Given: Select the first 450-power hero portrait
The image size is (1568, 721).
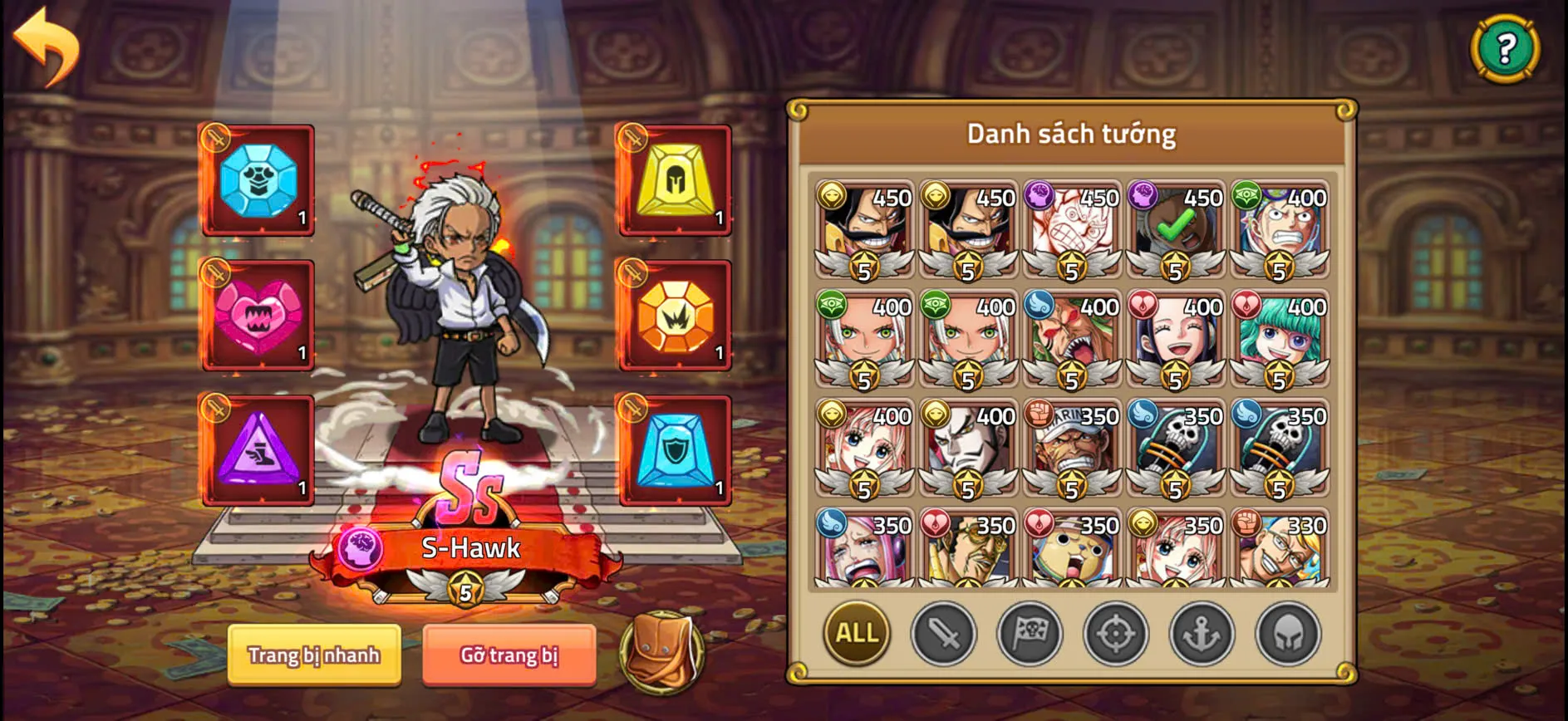Looking at the screenshot, I should pos(864,233).
